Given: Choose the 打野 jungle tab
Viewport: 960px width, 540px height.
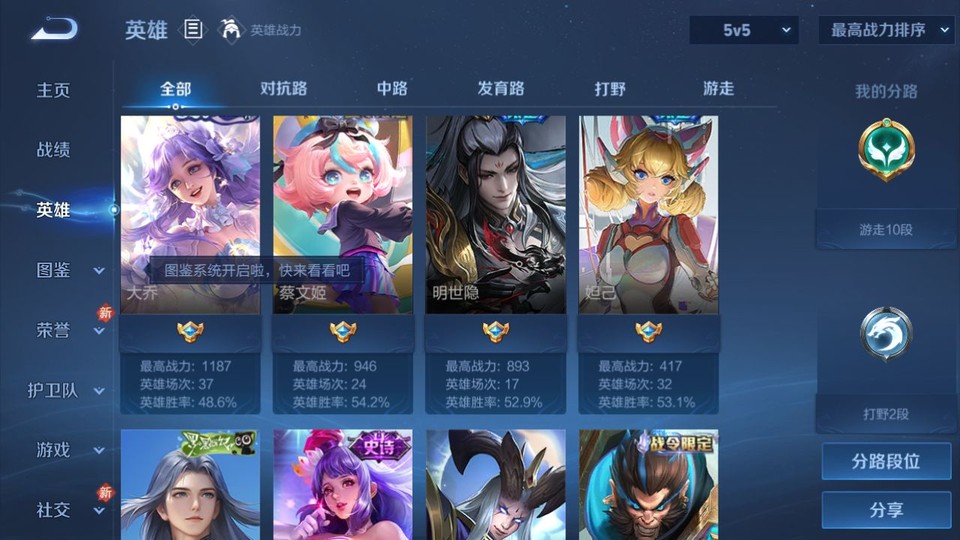Looking at the screenshot, I should [610, 89].
